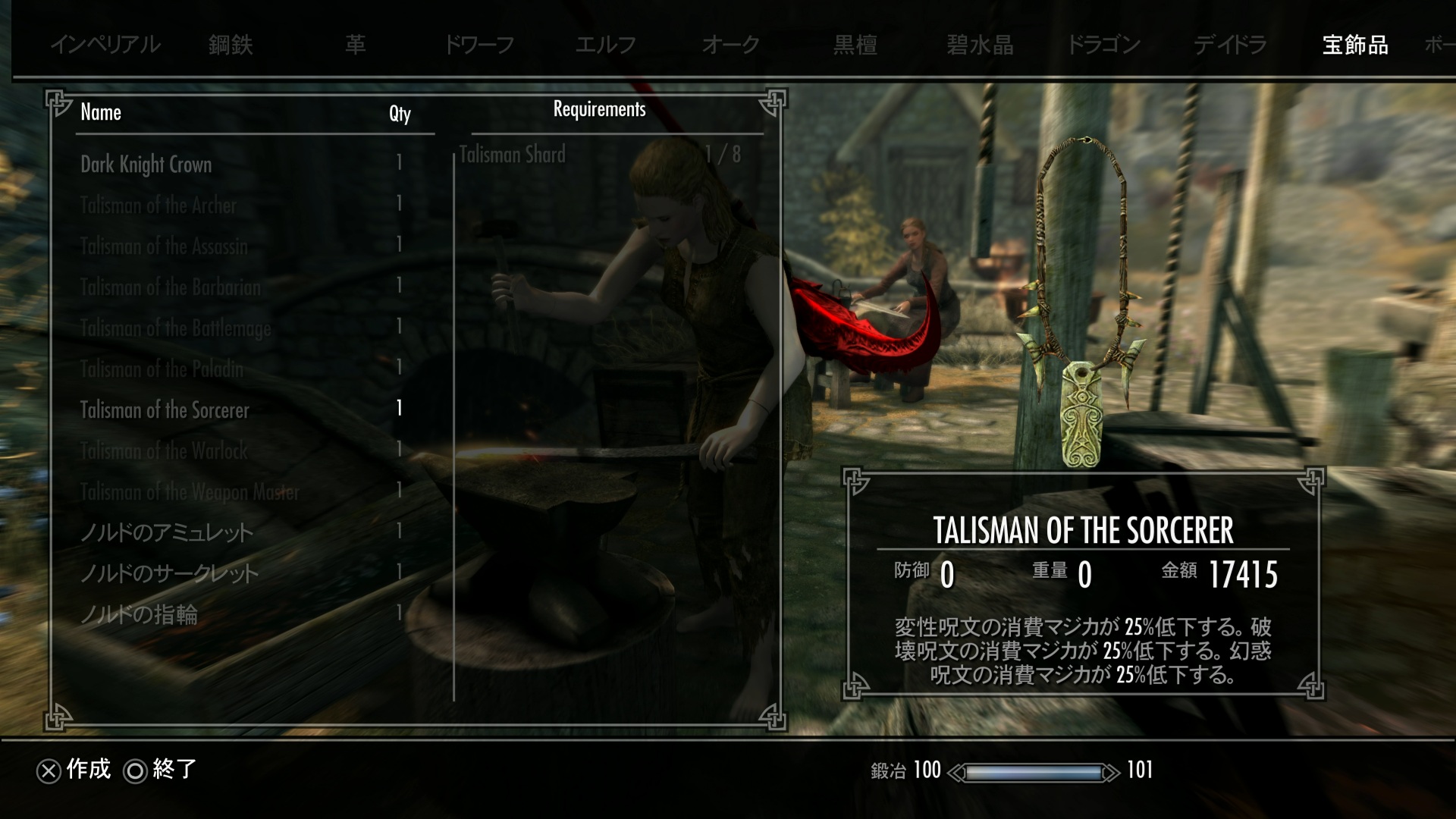The height and width of the screenshot is (819, 1456).
Task: Click the highlighted Talisman of the Sorcerer
Action: click(165, 410)
